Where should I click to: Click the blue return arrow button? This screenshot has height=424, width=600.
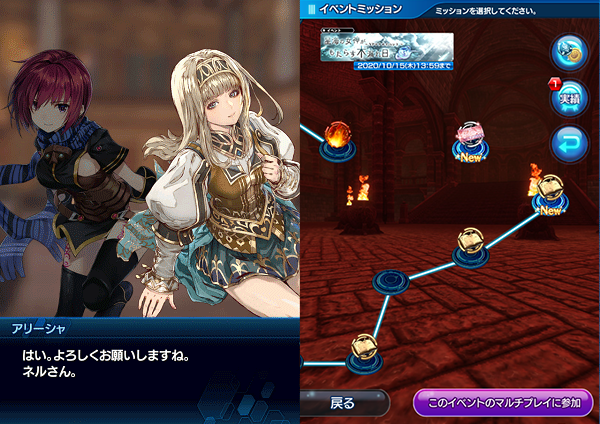[570, 144]
